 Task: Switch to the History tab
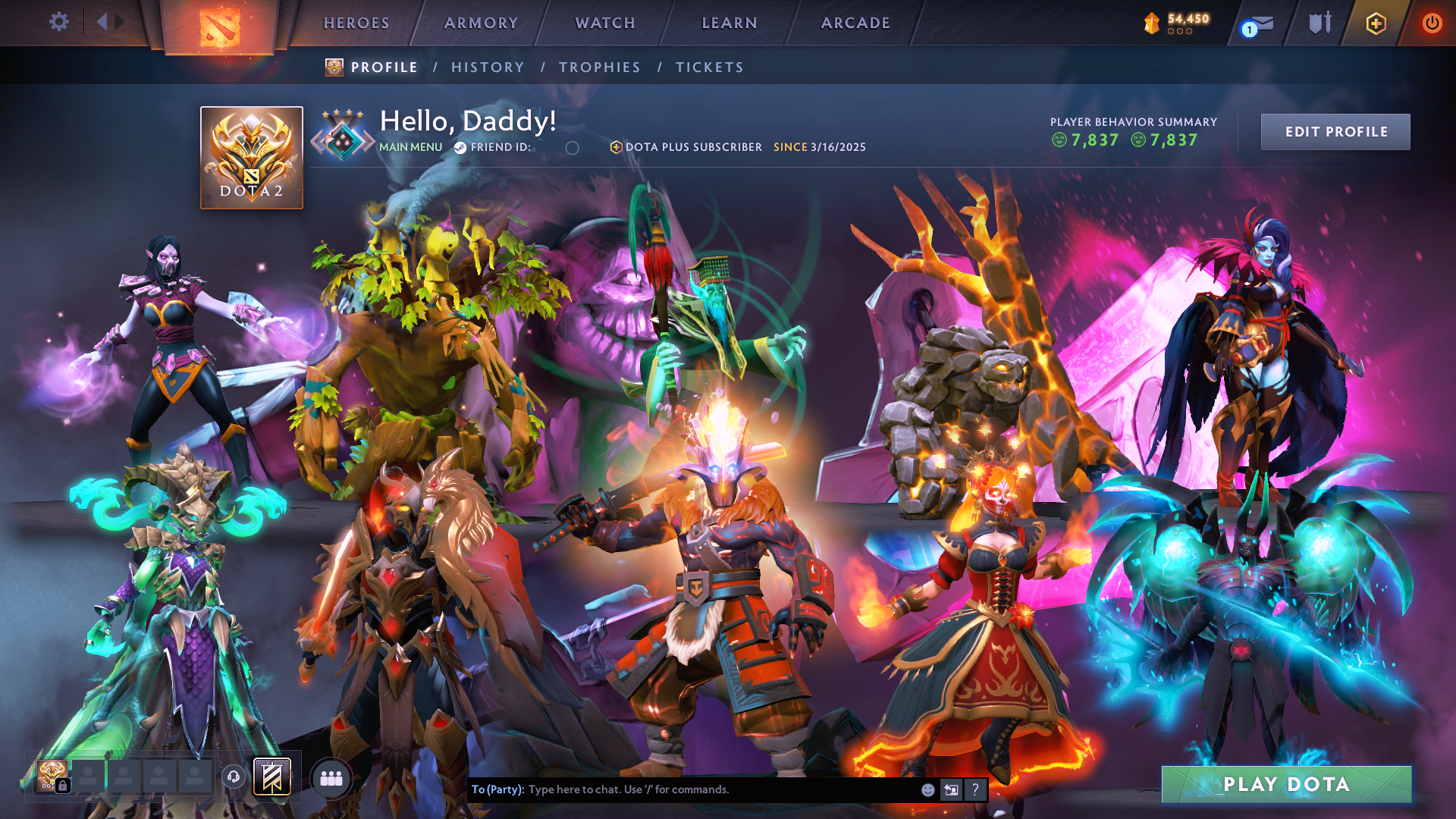(488, 67)
